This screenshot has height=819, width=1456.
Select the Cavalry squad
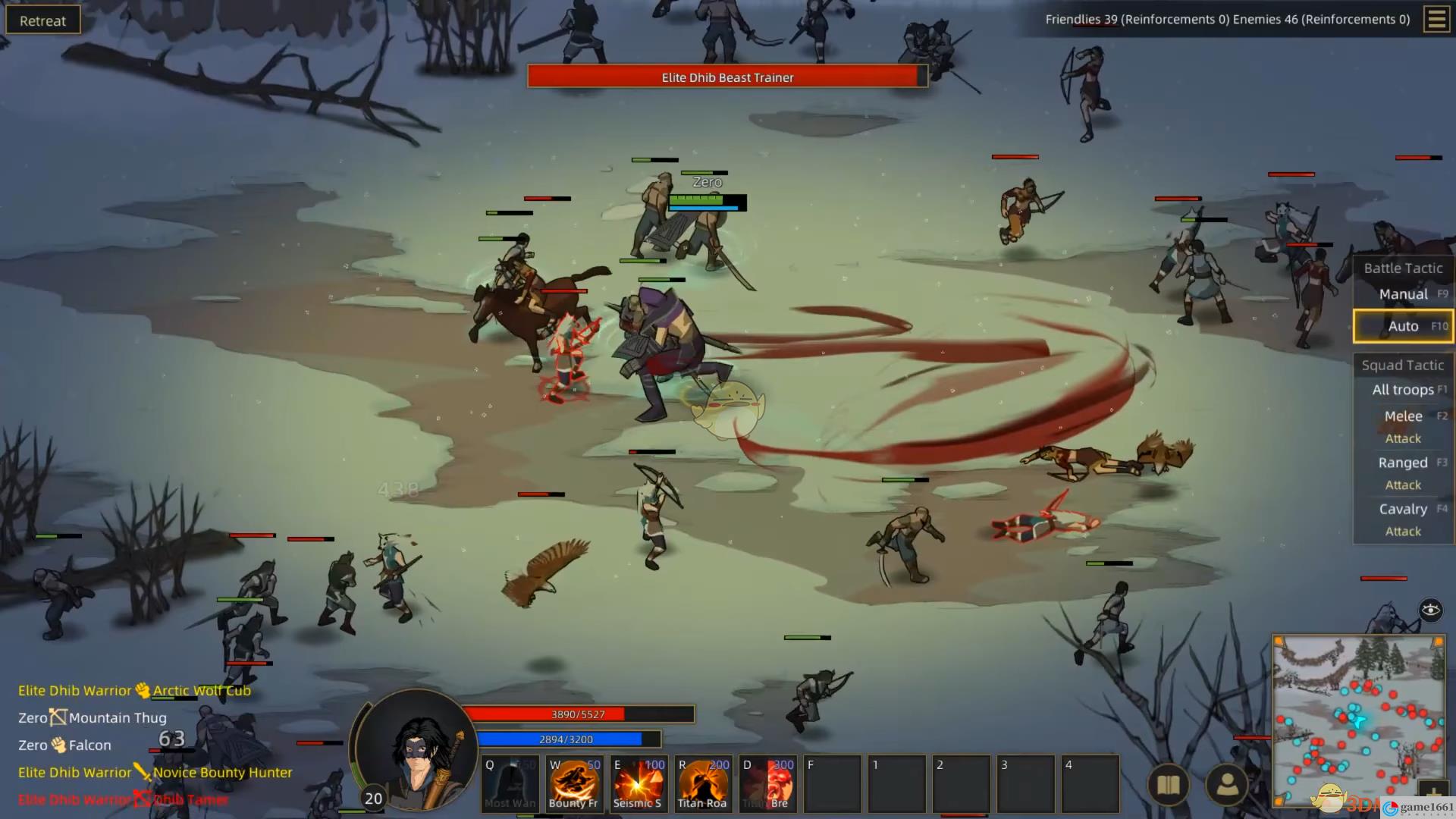[x=1403, y=510]
